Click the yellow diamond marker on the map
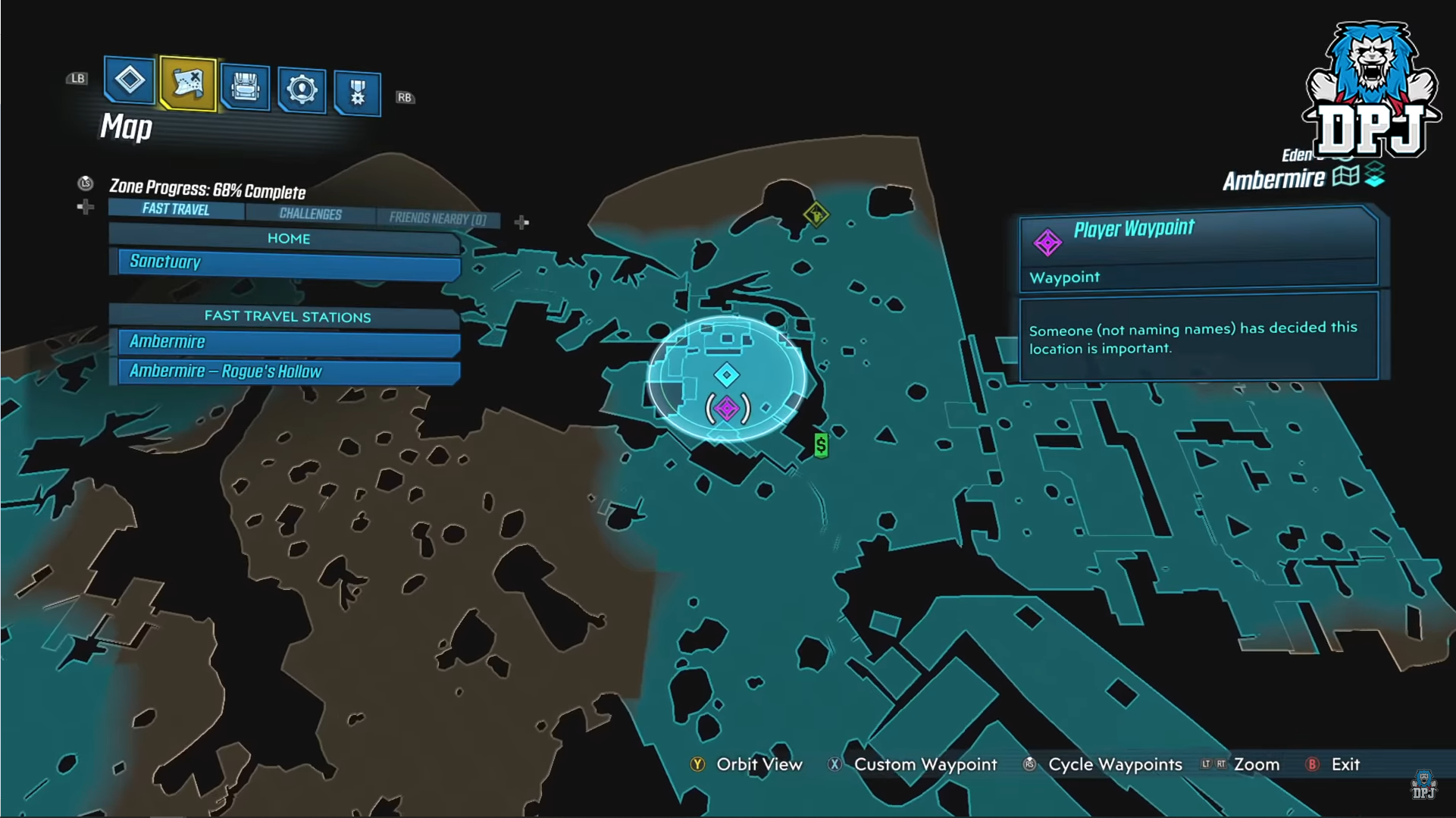This screenshot has height=818, width=1456. click(816, 215)
